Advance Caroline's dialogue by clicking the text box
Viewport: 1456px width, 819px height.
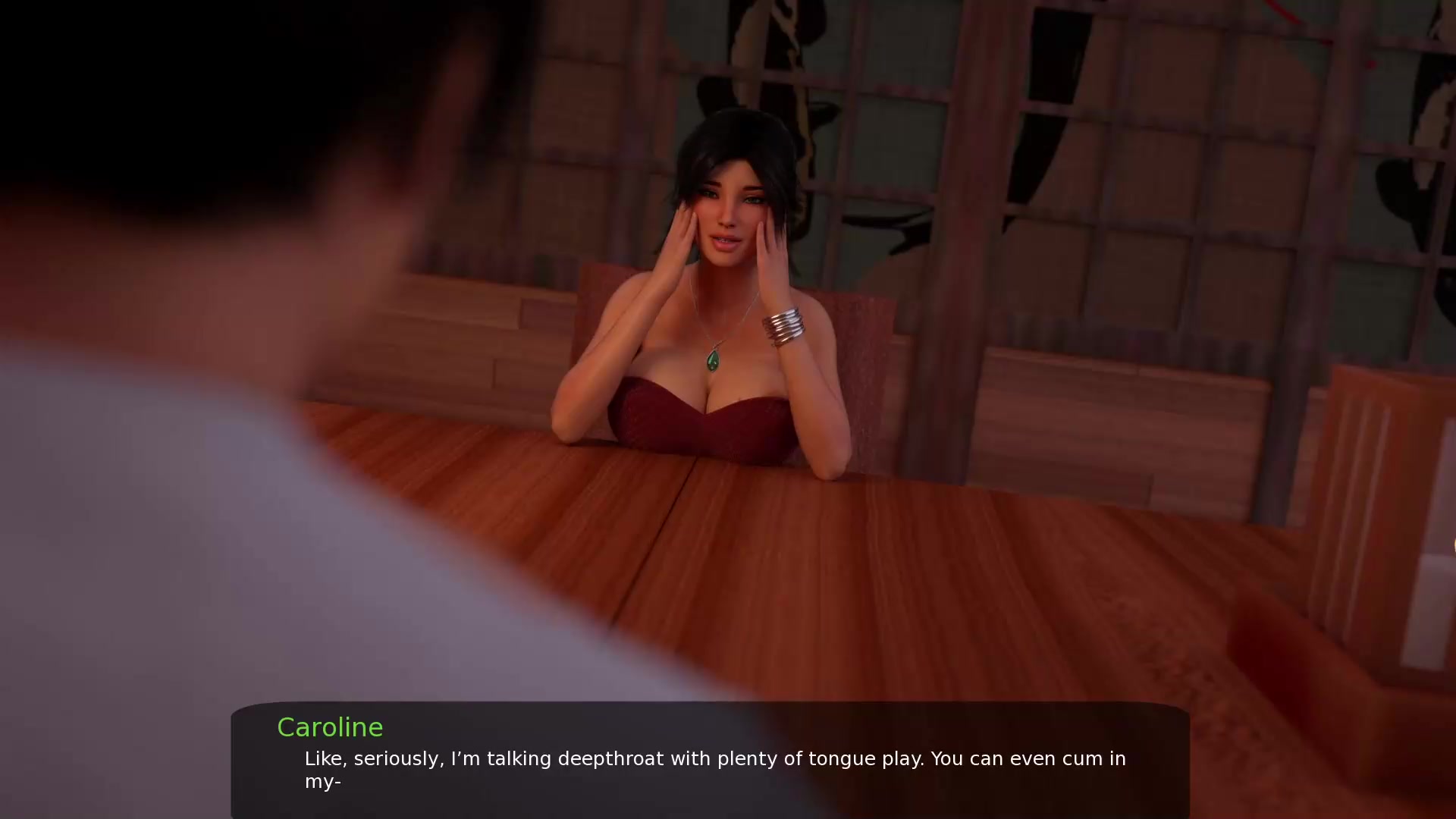[710, 761]
